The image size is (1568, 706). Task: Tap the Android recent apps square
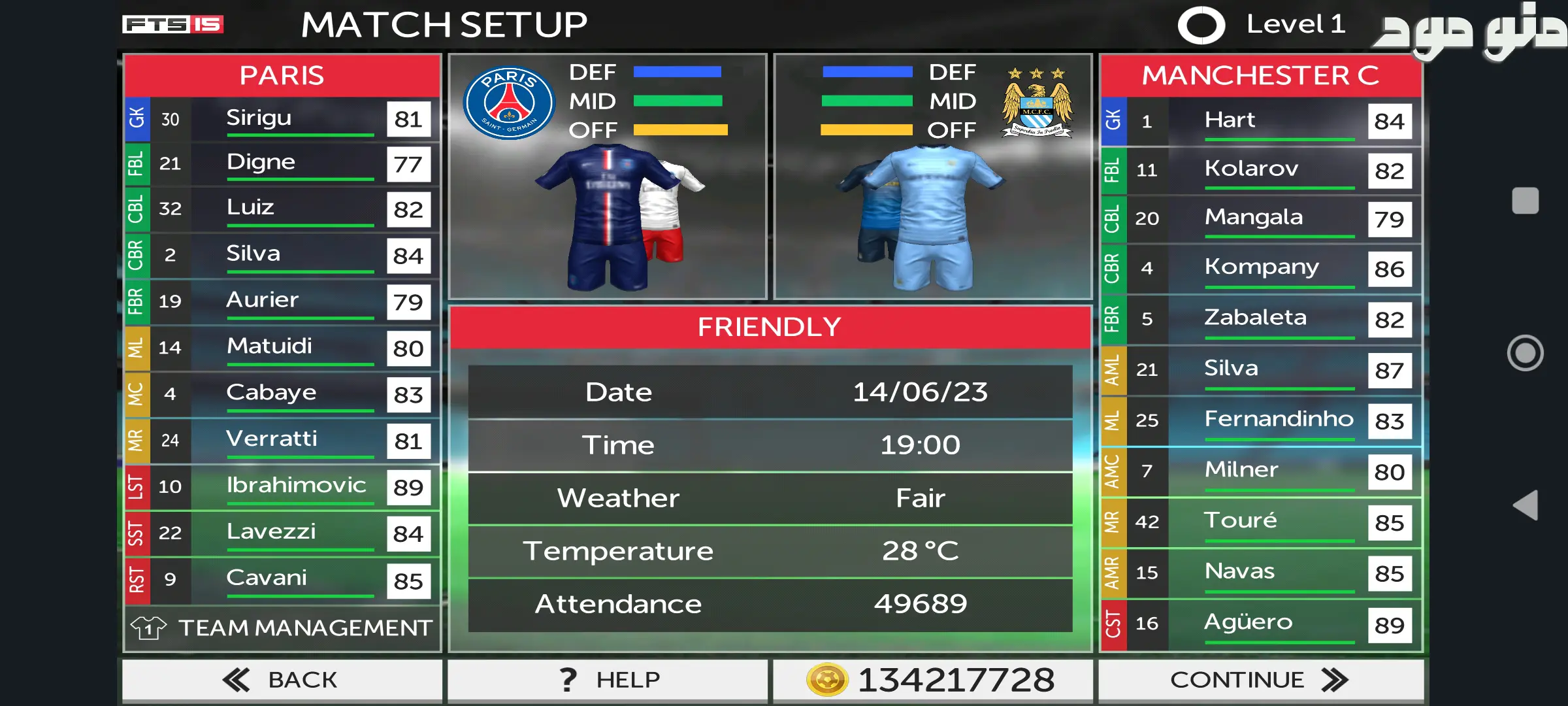point(1526,201)
